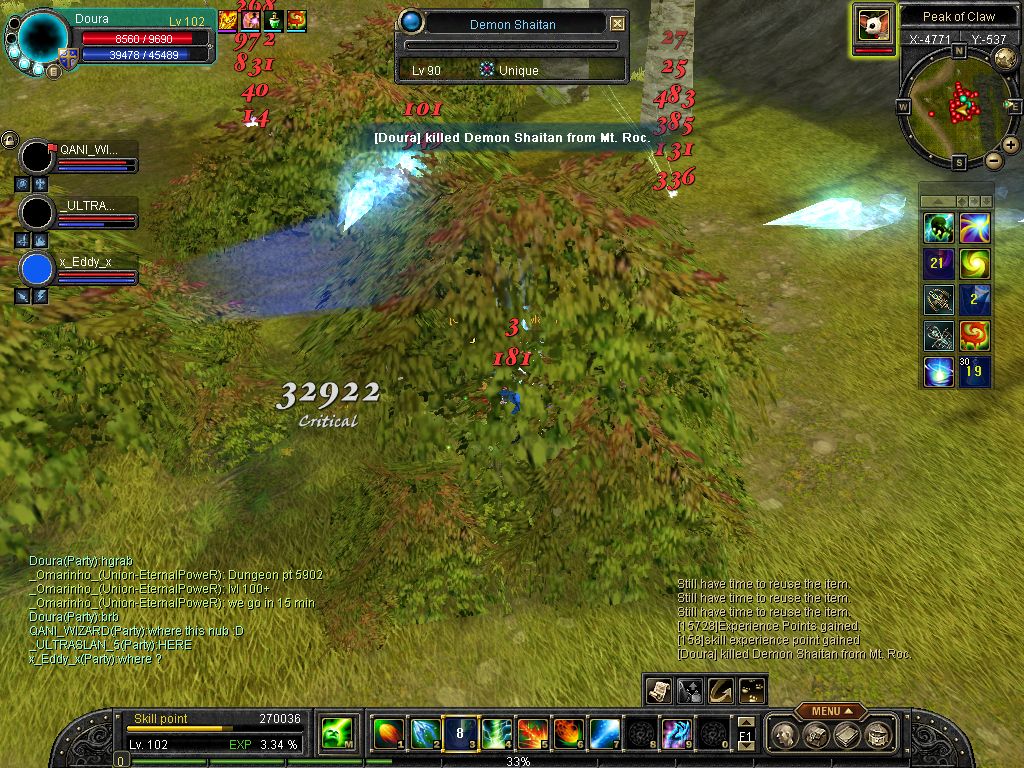
Task: Select the pet portrait beside the minimap
Action: (873, 24)
